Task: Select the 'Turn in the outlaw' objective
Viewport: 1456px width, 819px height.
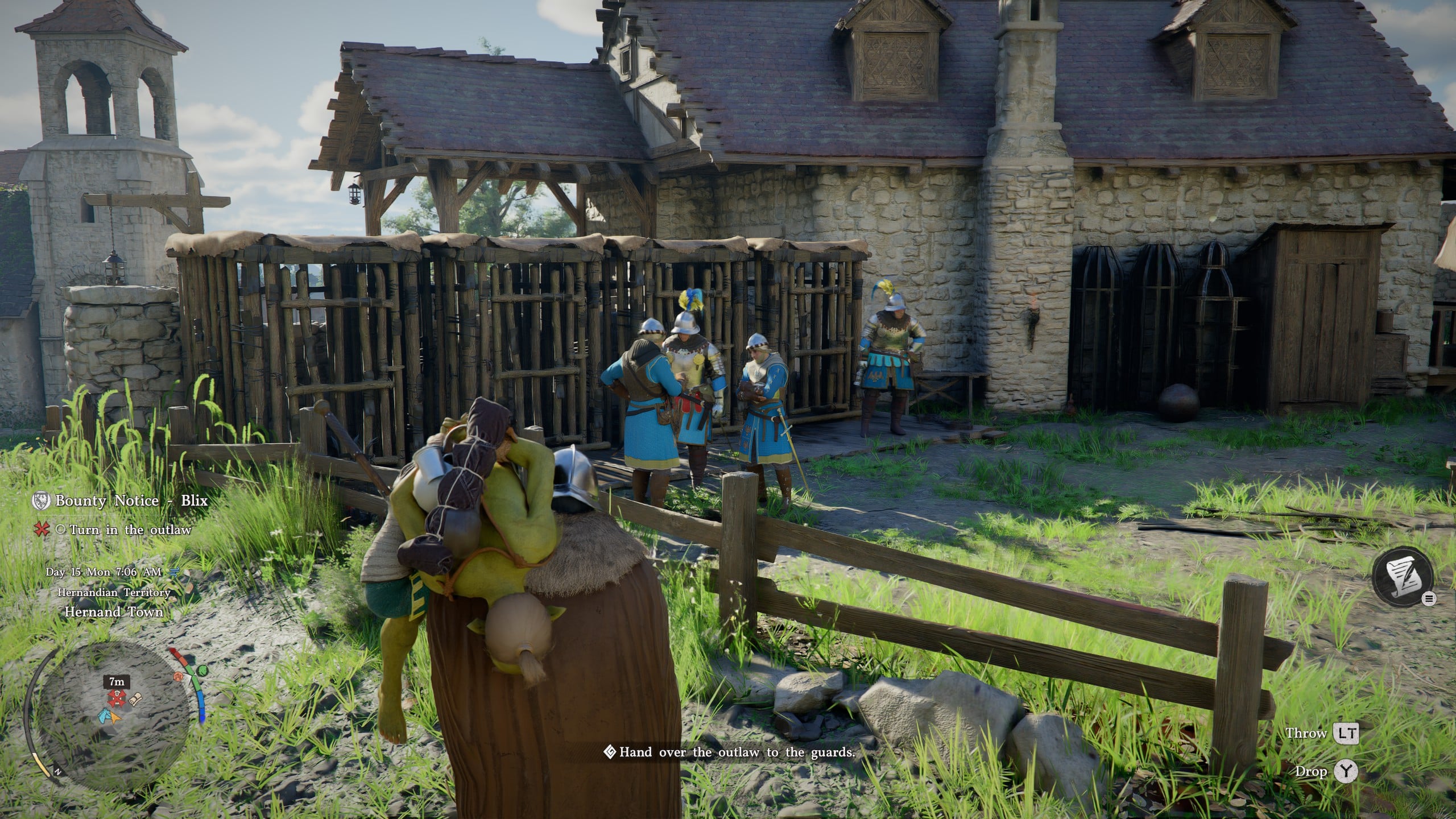Action: [130, 530]
